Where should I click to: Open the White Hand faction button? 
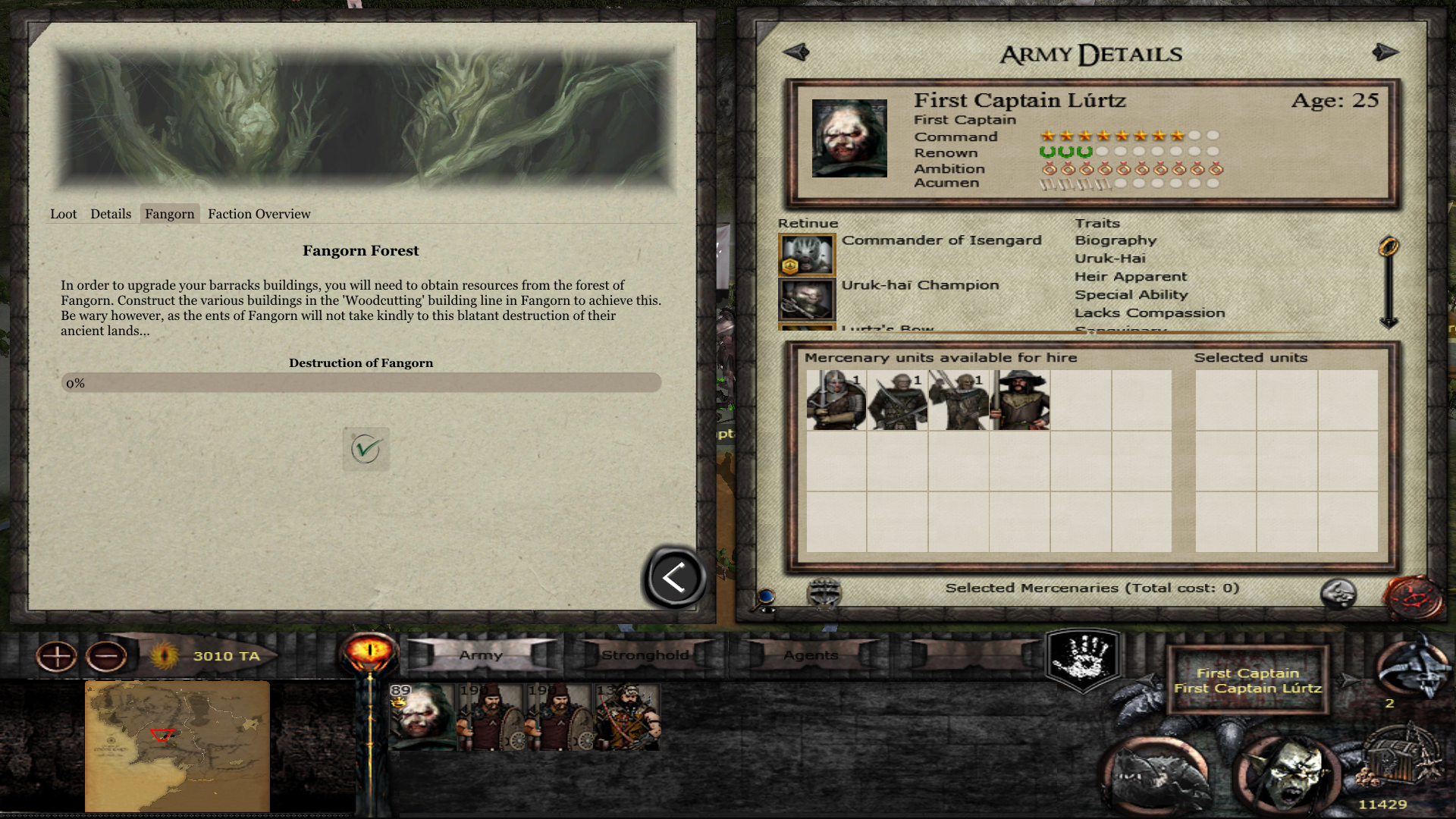pyautogui.click(x=1084, y=658)
